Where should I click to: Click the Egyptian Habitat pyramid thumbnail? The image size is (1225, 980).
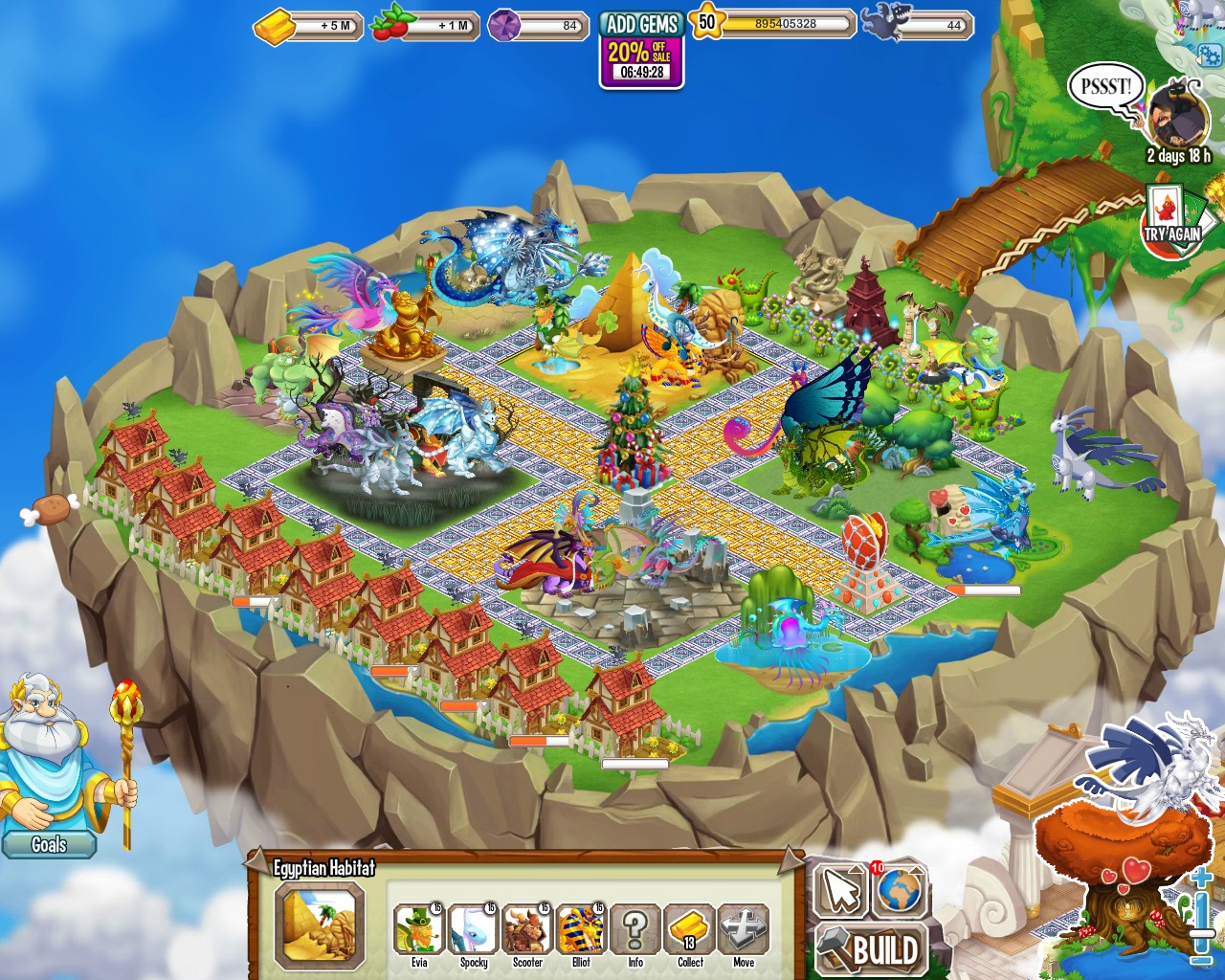click(x=320, y=925)
